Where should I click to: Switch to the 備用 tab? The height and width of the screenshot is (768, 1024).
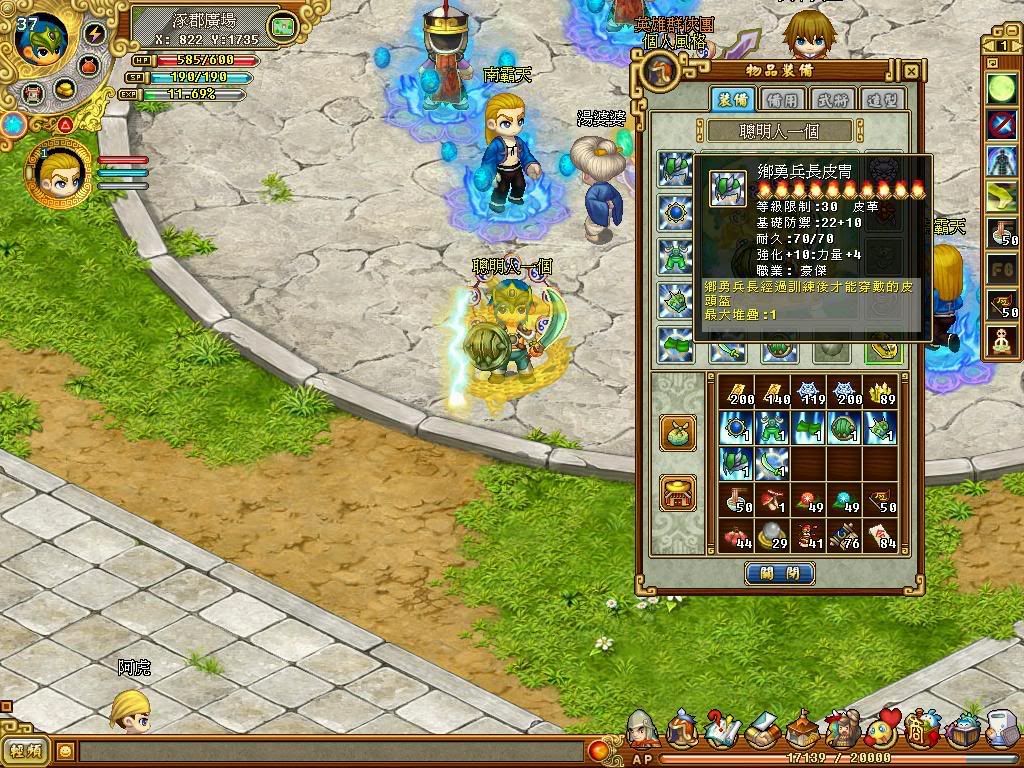coord(781,99)
